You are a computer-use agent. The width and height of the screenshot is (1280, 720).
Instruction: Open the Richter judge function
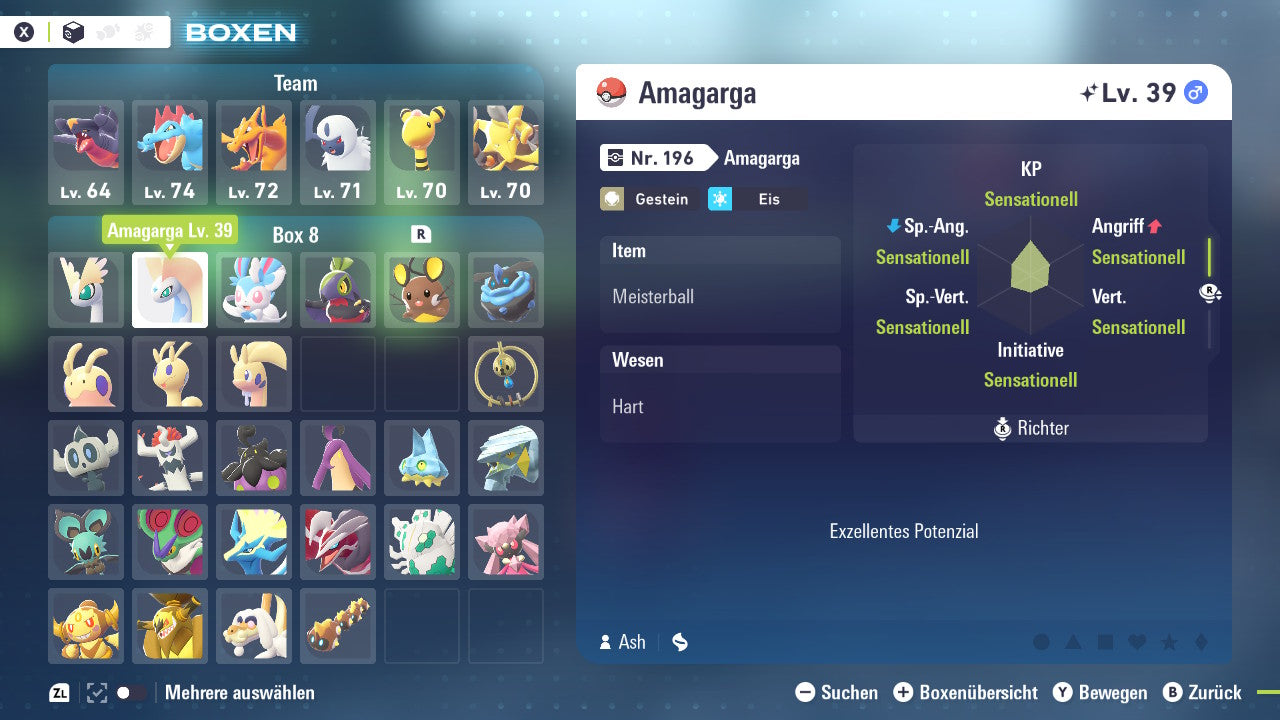[x=1029, y=428]
